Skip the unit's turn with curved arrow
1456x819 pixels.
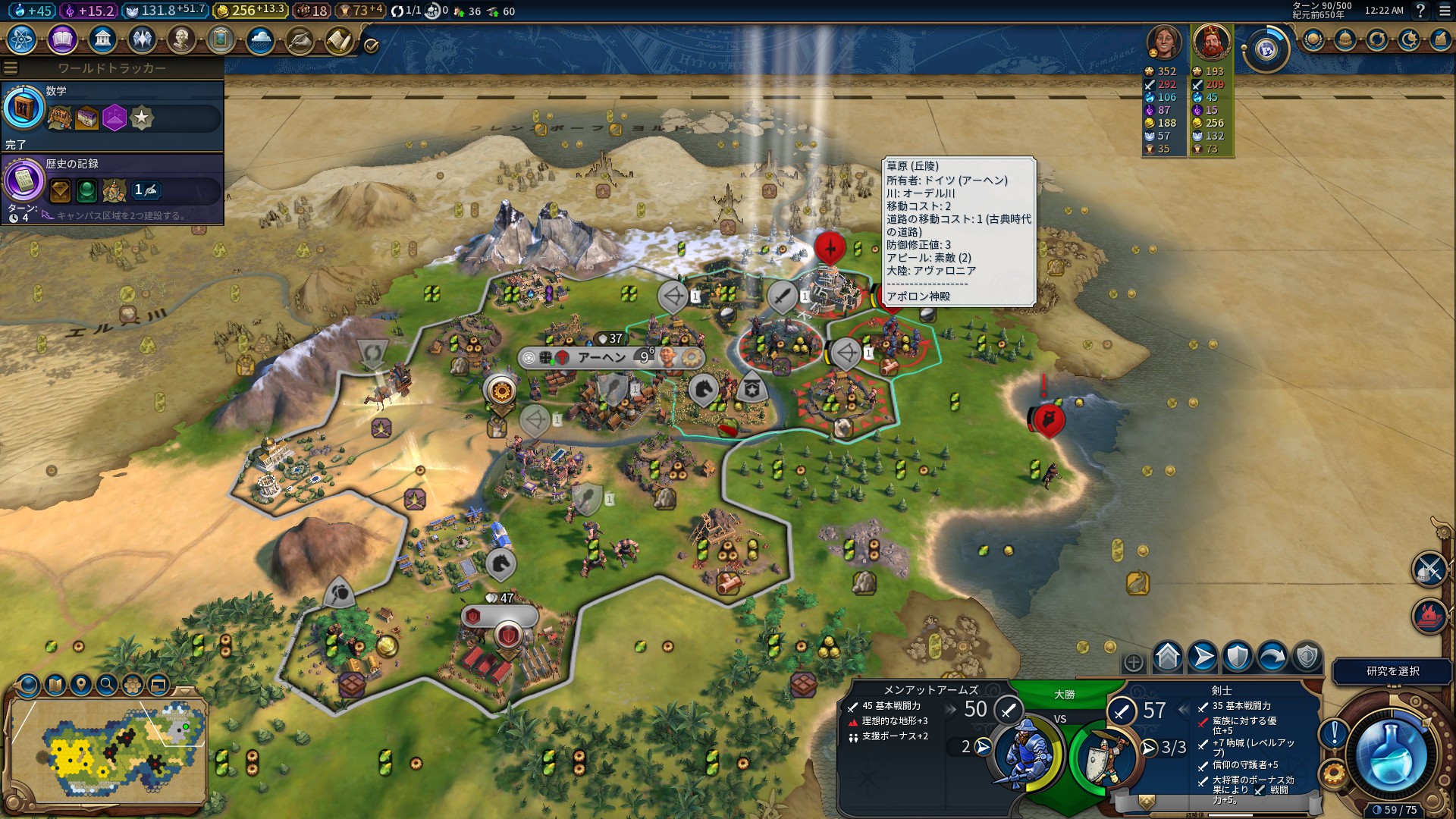(1272, 657)
